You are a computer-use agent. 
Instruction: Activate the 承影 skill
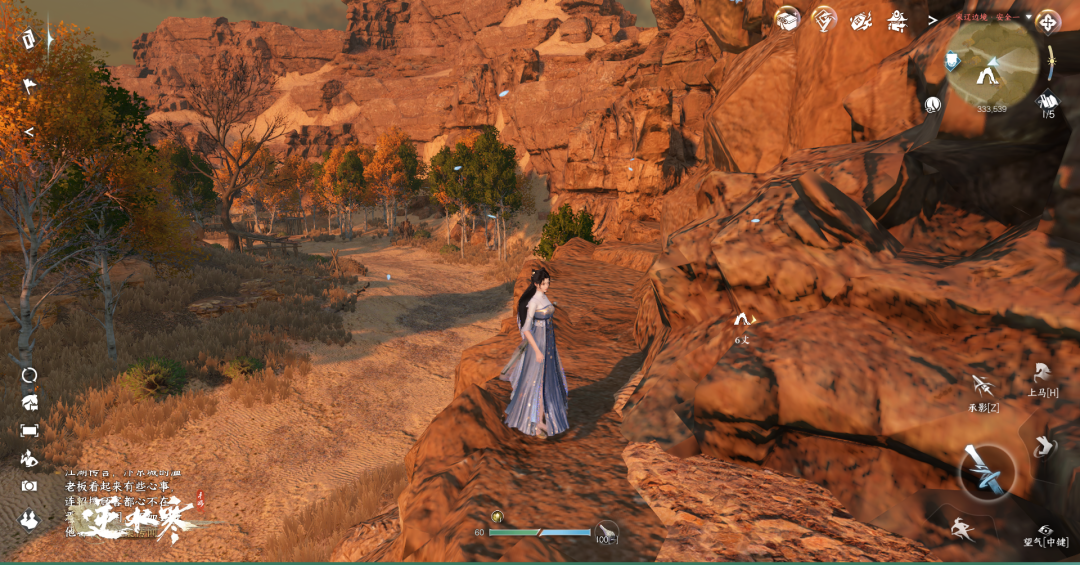point(983,386)
